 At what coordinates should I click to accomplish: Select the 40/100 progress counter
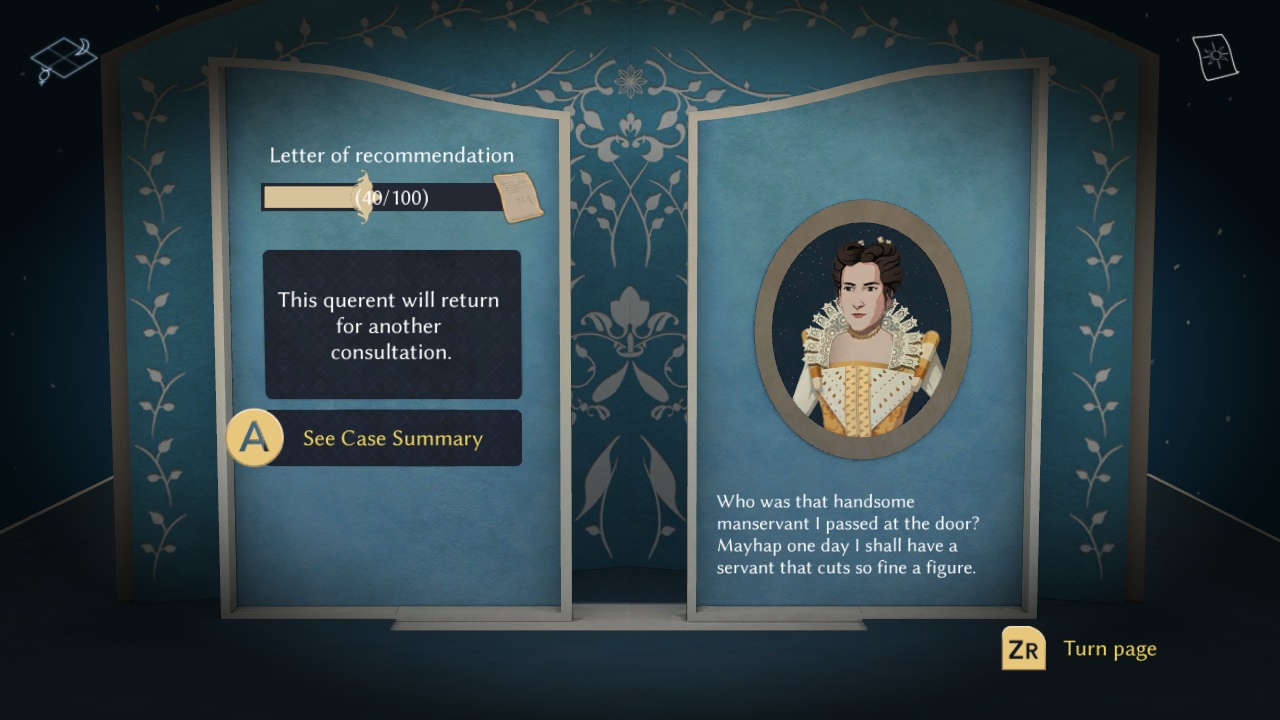[390, 196]
